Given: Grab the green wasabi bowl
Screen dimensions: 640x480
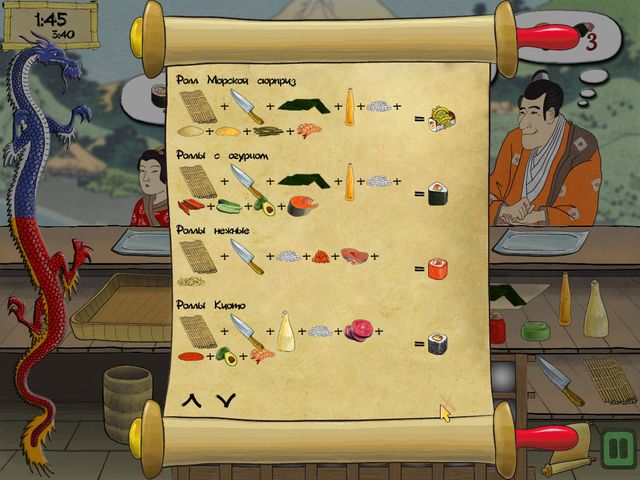Looking at the screenshot, I should coord(535,330).
